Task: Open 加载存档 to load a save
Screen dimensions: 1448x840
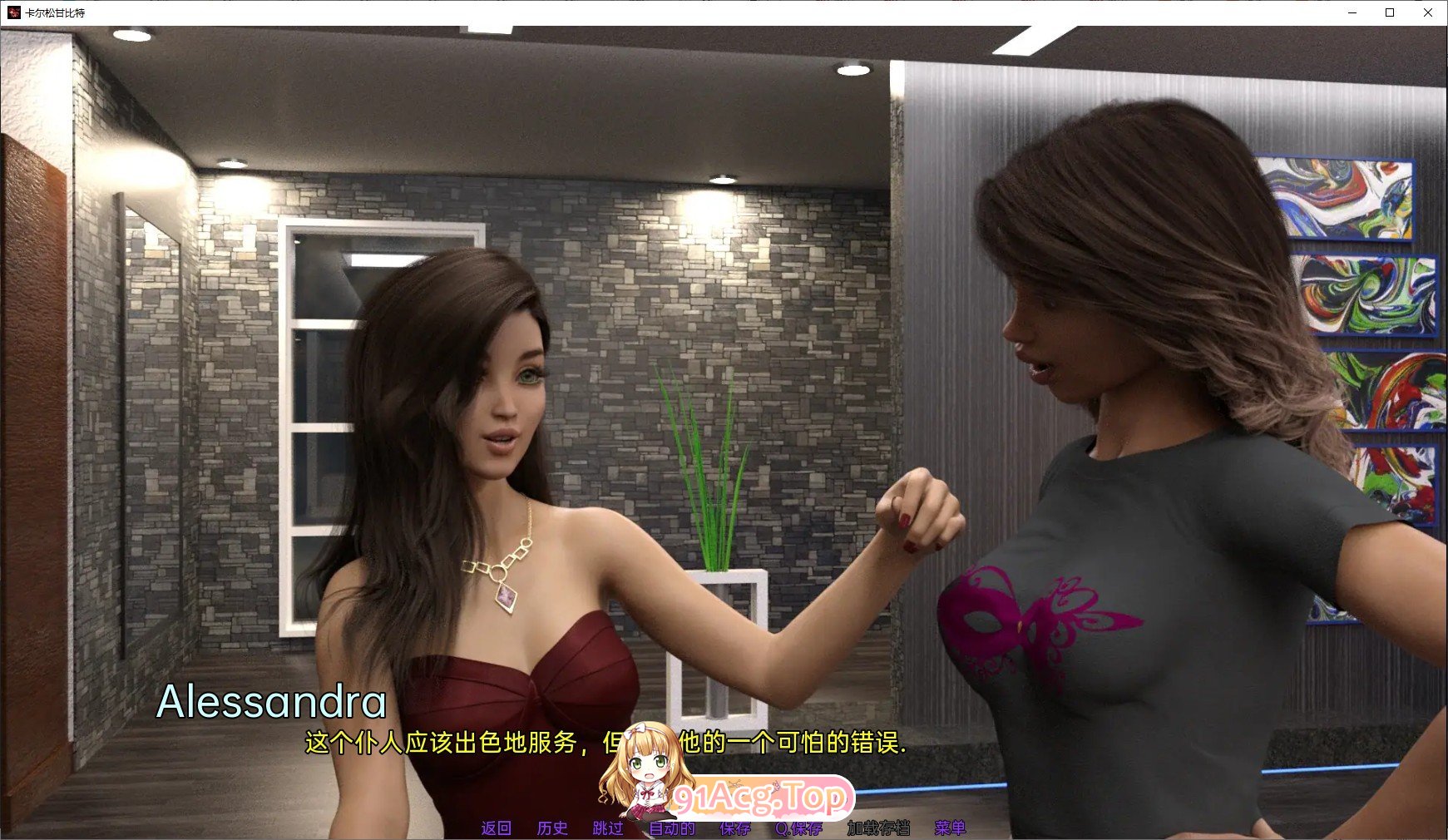Action: click(x=879, y=828)
